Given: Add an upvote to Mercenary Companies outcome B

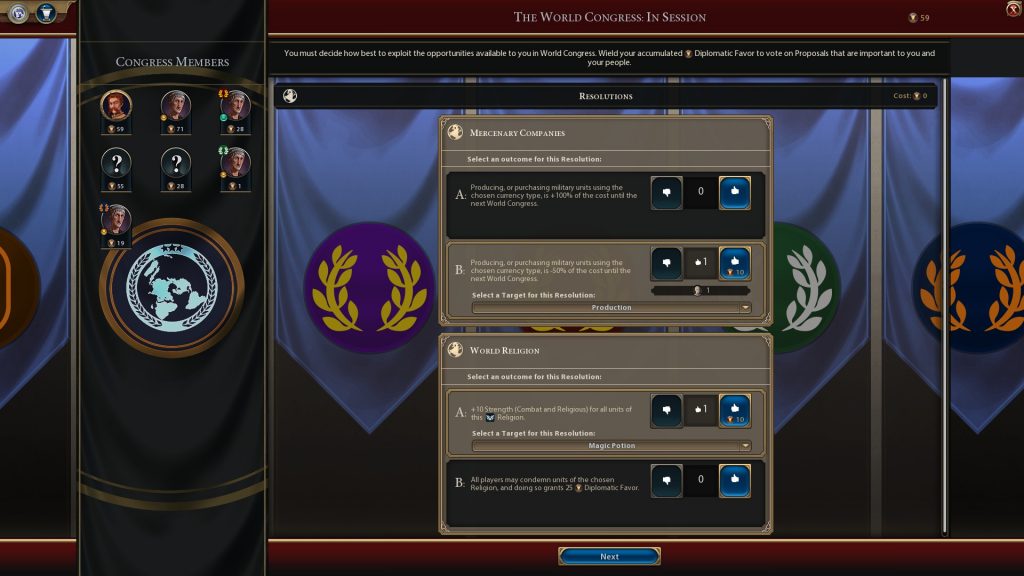Looking at the screenshot, I should (x=734, y=264).
